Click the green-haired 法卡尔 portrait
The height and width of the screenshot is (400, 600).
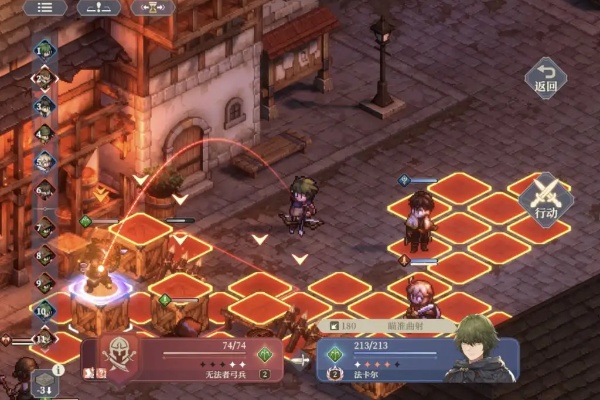click(x=475, y=350)
